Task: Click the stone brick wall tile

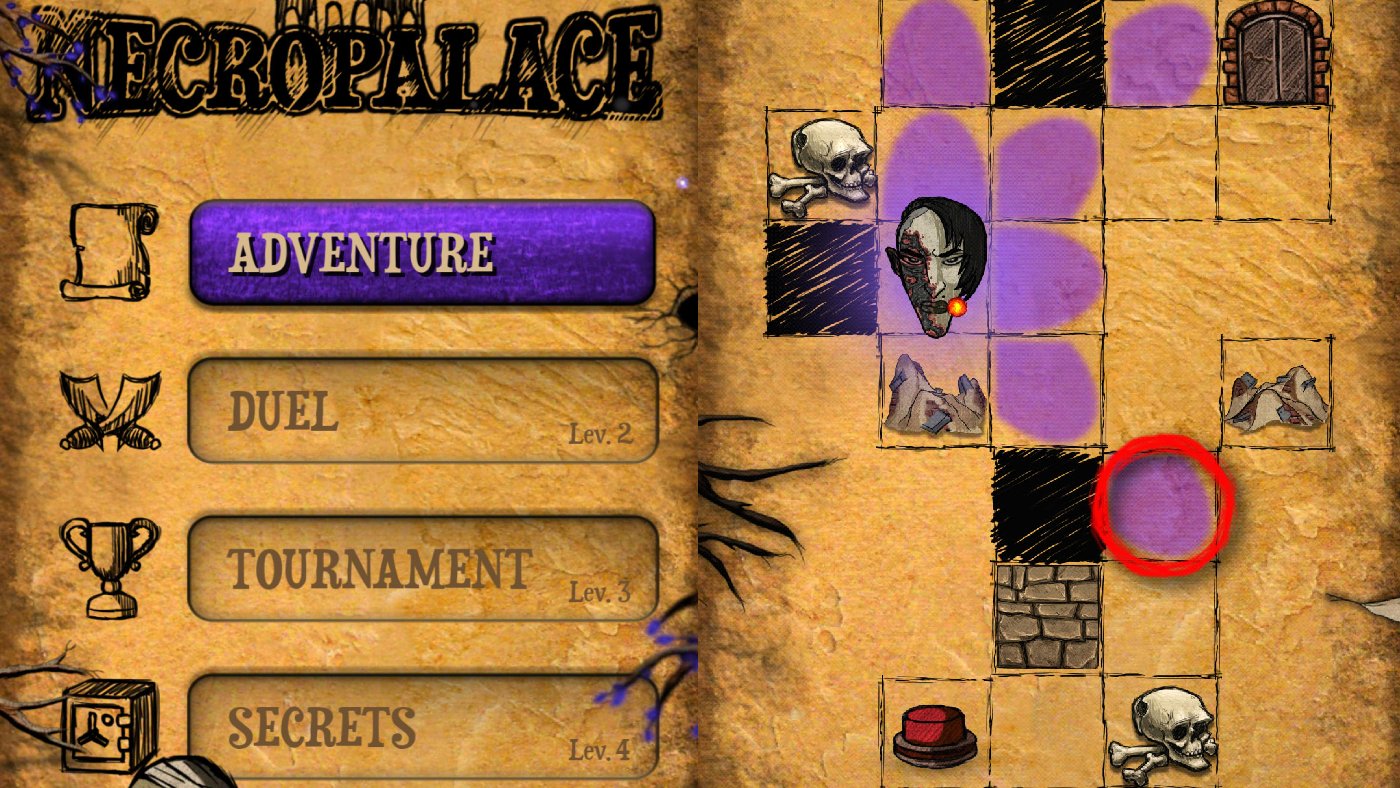Action: pyautogui.click(x=1048, y=615)
